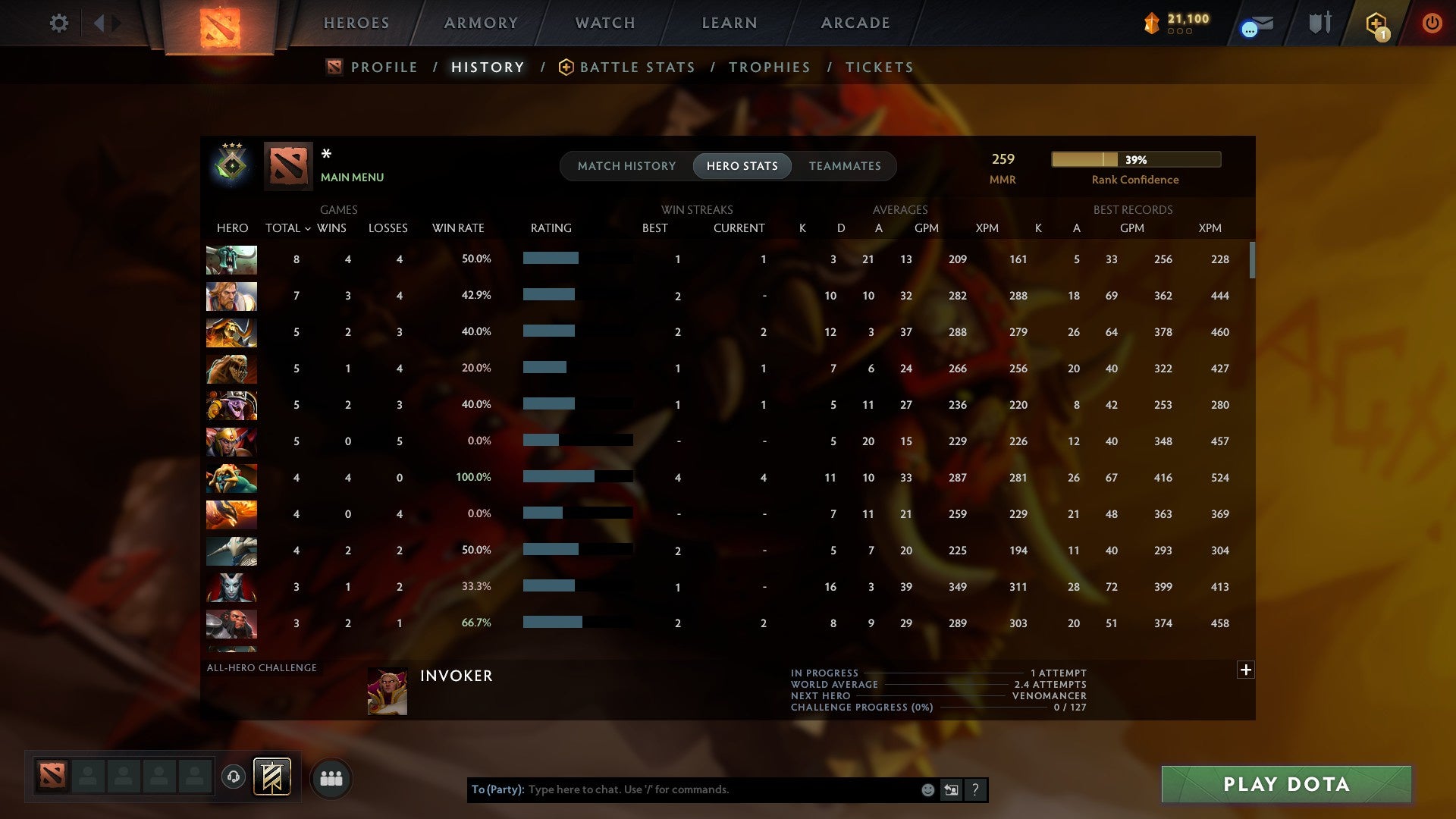Switch to the MATCH HISTORY tab
The height and width of the screenshot is (819, 1456).
coord(626,165)
